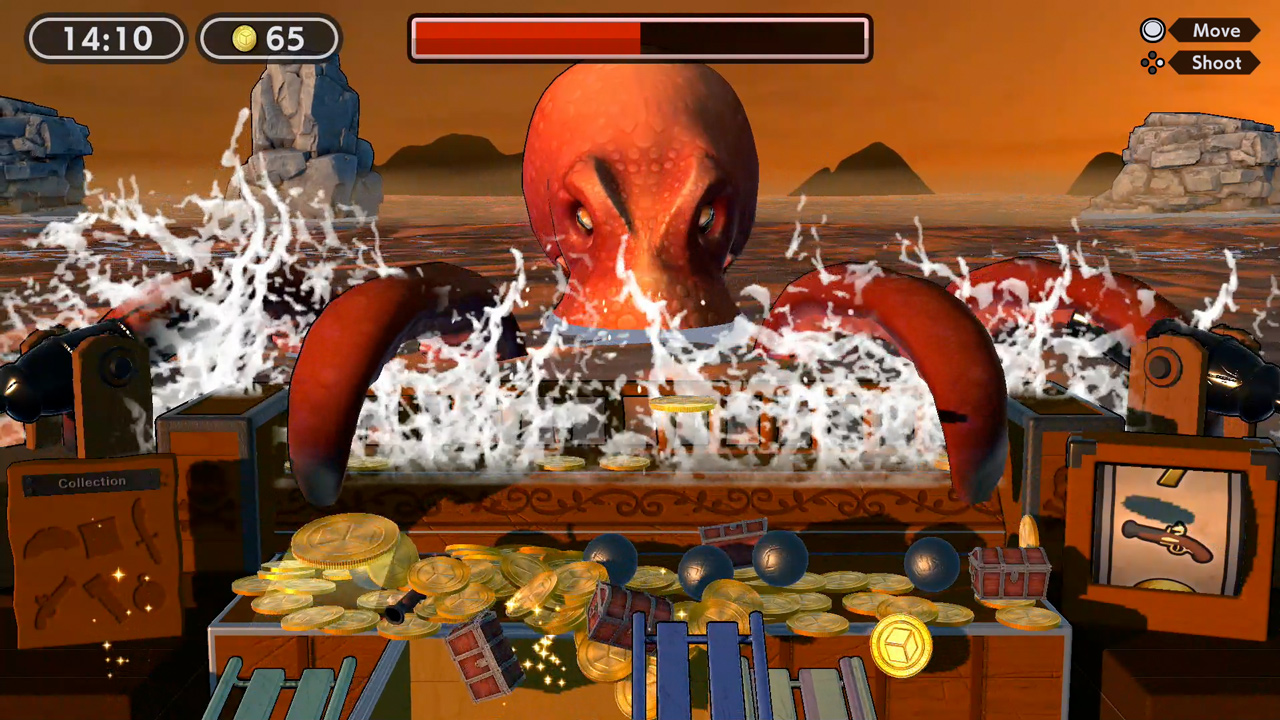Click the d-pad Shoot control icon

coord(1152,63)
